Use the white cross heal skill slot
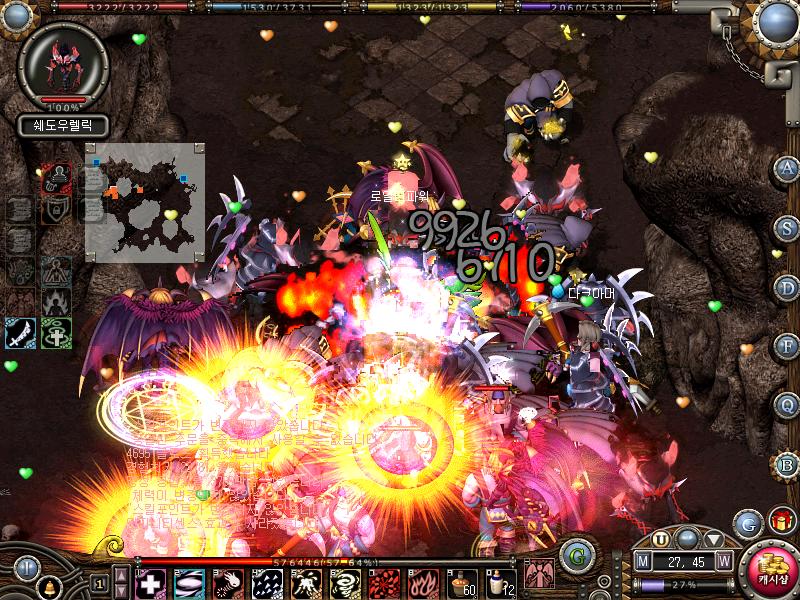 click(x=149, y=582)
